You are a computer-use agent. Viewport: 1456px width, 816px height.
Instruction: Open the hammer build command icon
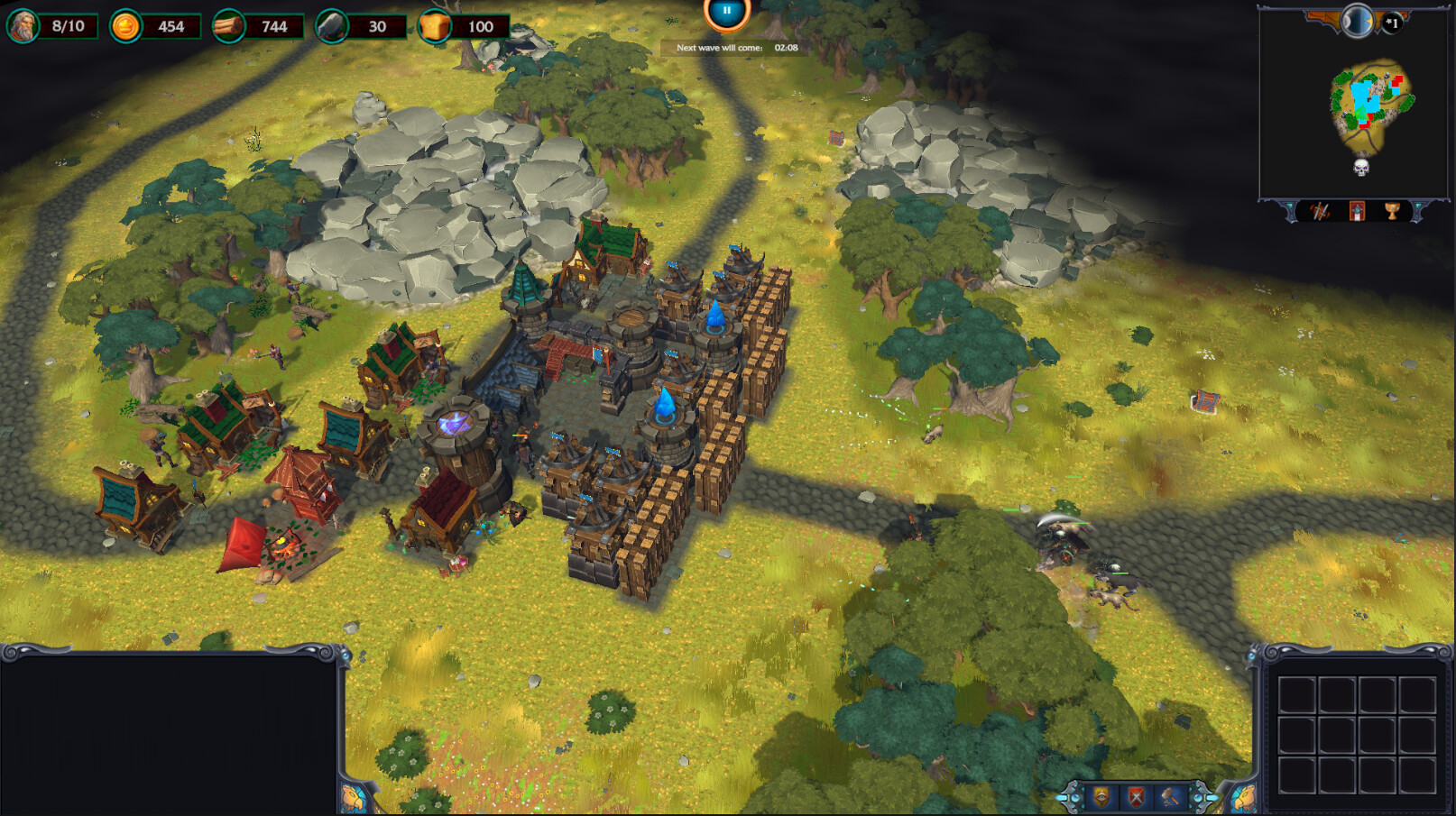tap(1170, 796)
